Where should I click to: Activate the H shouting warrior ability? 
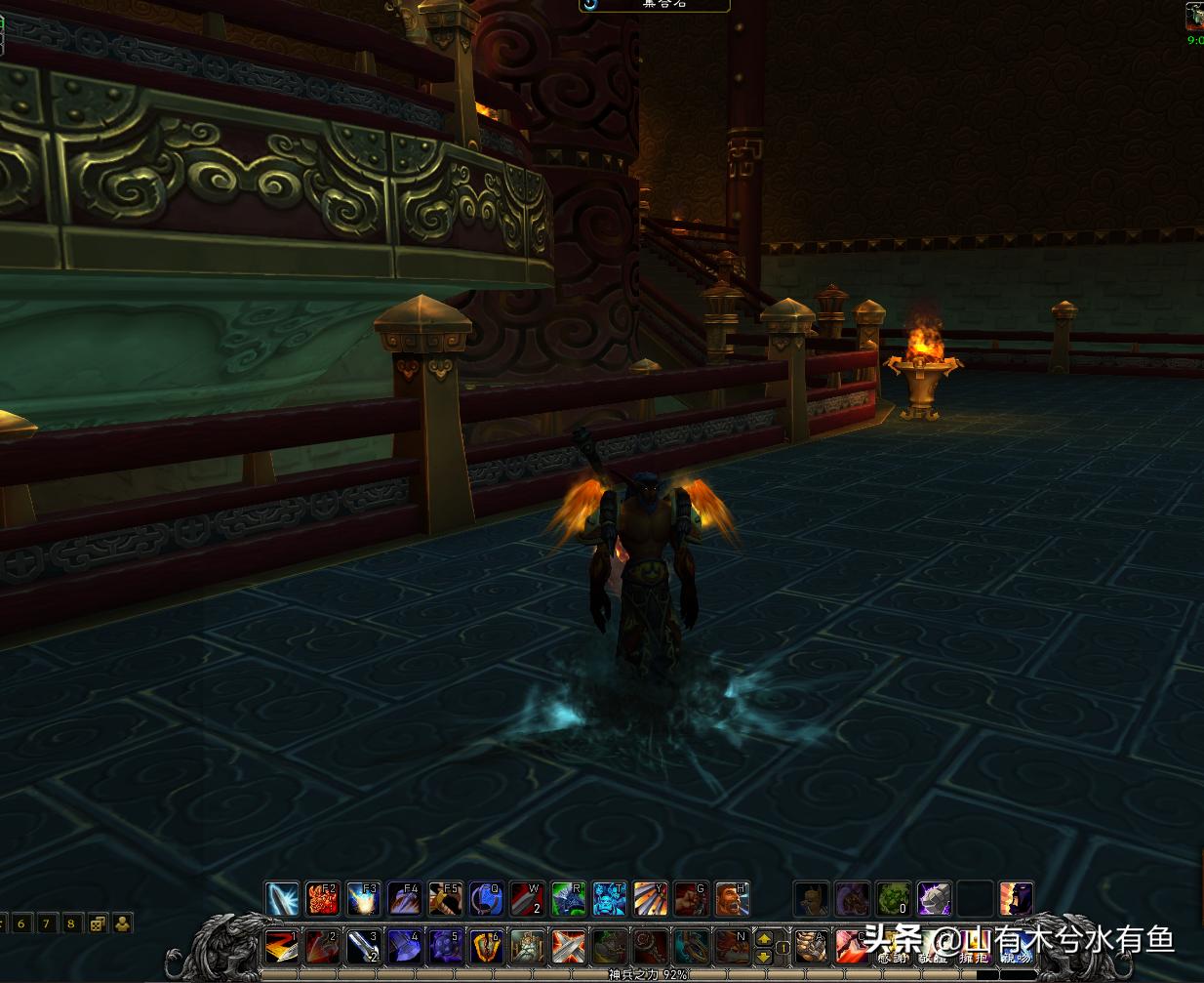click(732, 898)
